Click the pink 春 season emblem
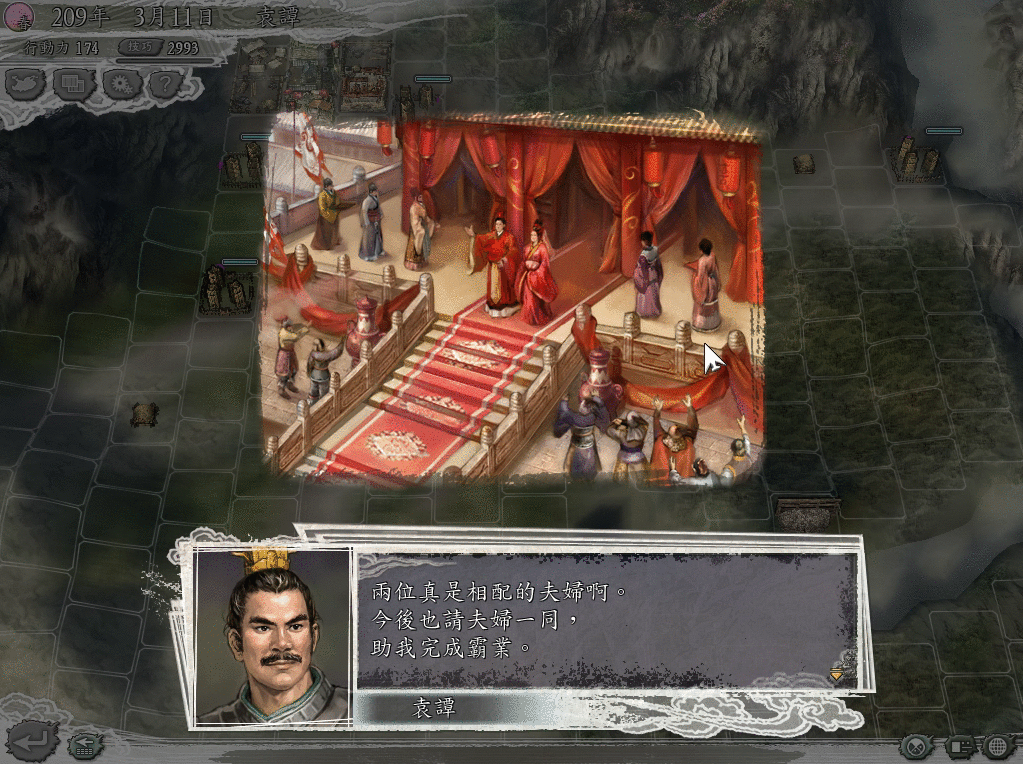 21,16
